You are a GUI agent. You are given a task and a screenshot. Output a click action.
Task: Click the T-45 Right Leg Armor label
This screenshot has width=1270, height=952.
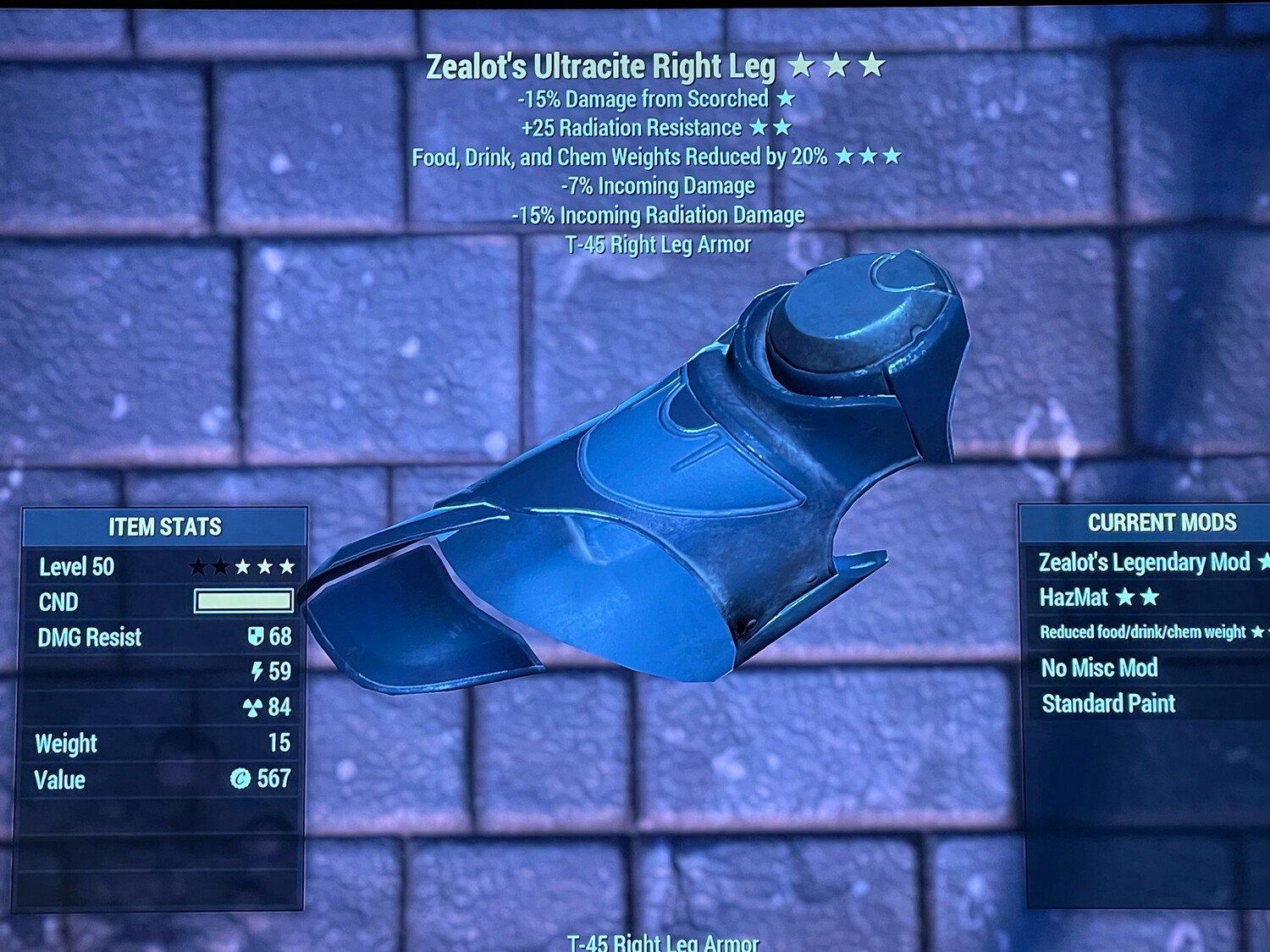click(658, 245)
